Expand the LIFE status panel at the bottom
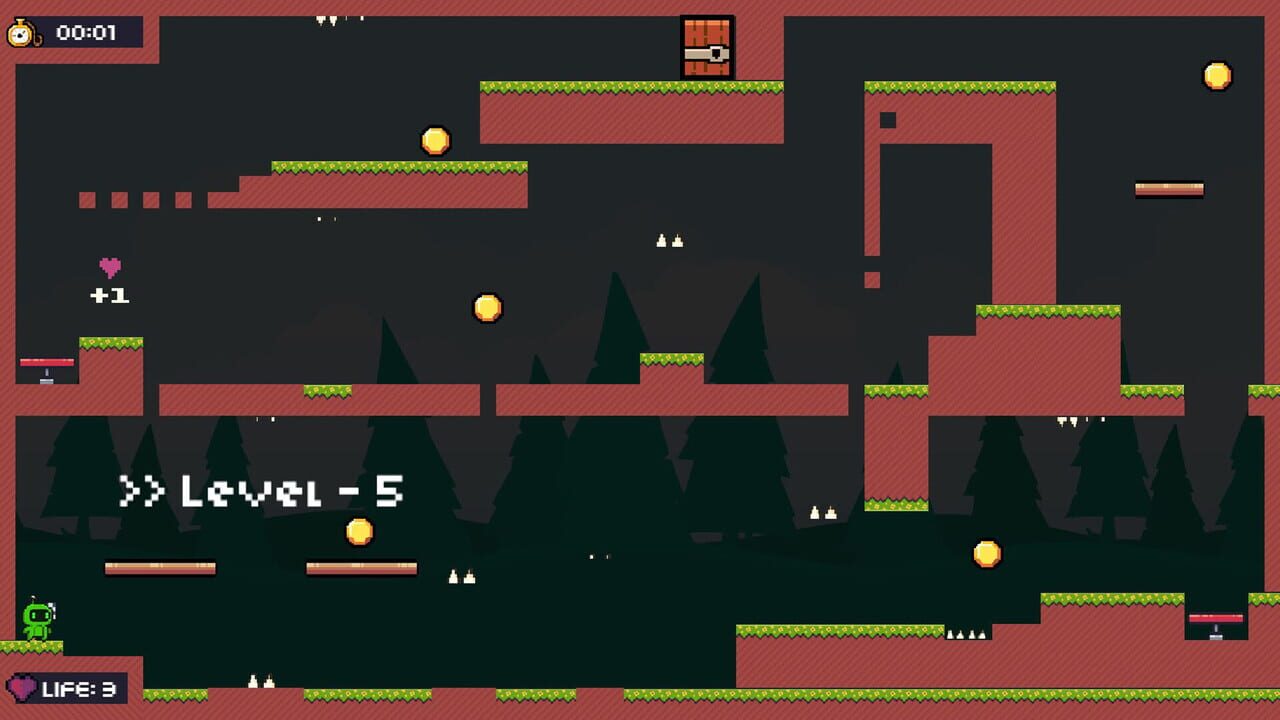Screen dimensions: 1280x720 click(70, 688)
